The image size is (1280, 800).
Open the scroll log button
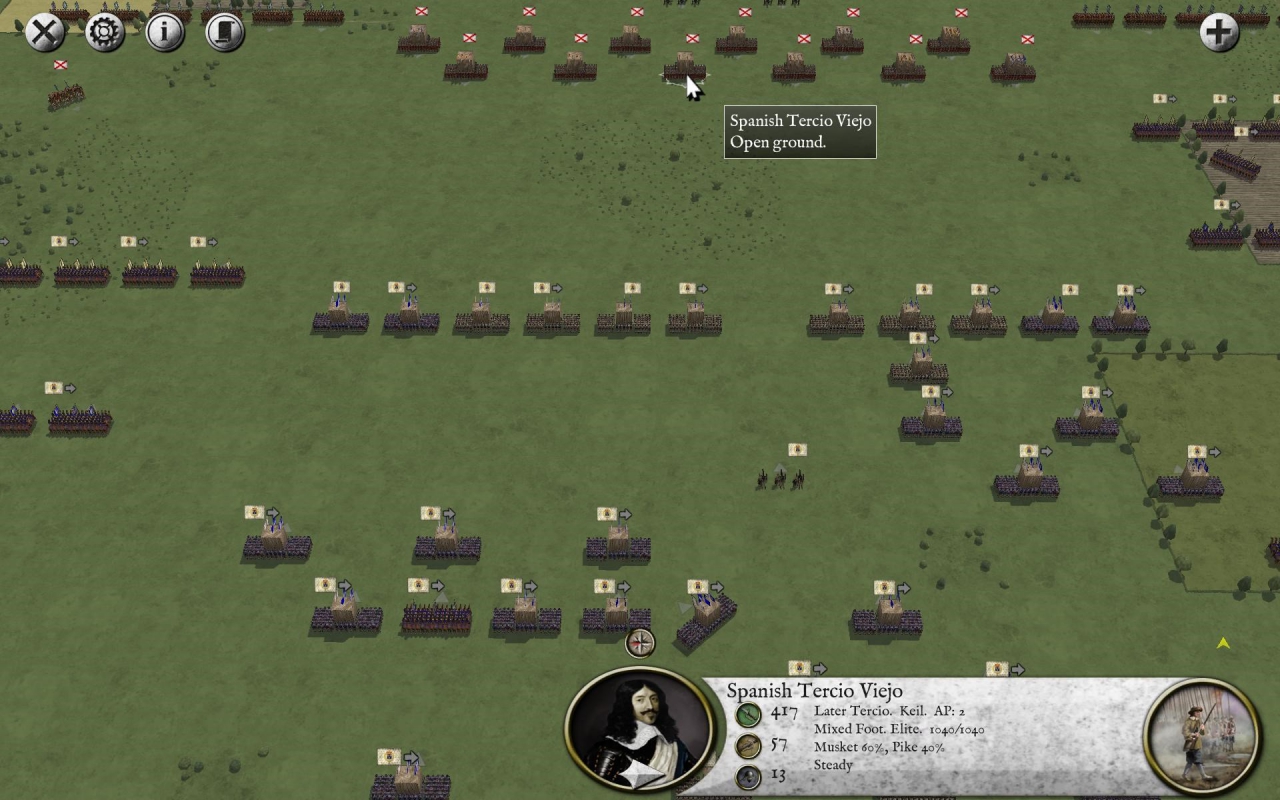pyautogui.click(x=225, y=32)
